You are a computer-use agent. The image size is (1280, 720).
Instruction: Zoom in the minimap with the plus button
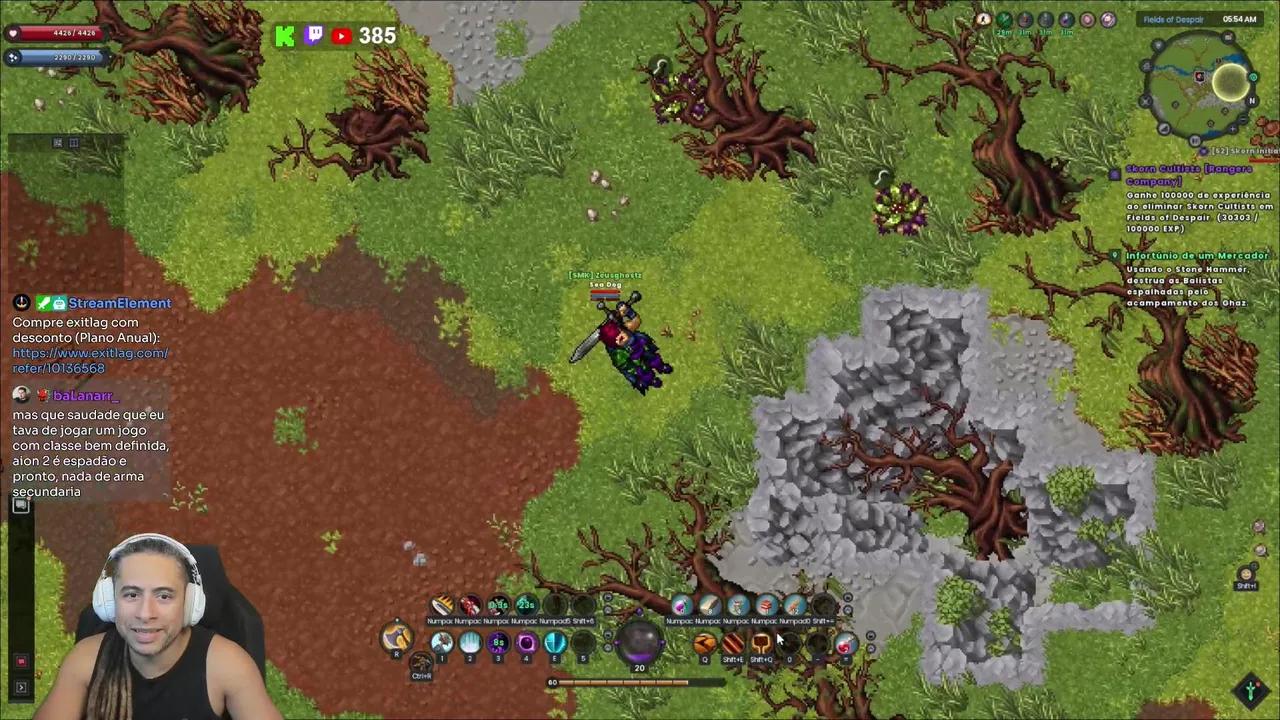1232,128
